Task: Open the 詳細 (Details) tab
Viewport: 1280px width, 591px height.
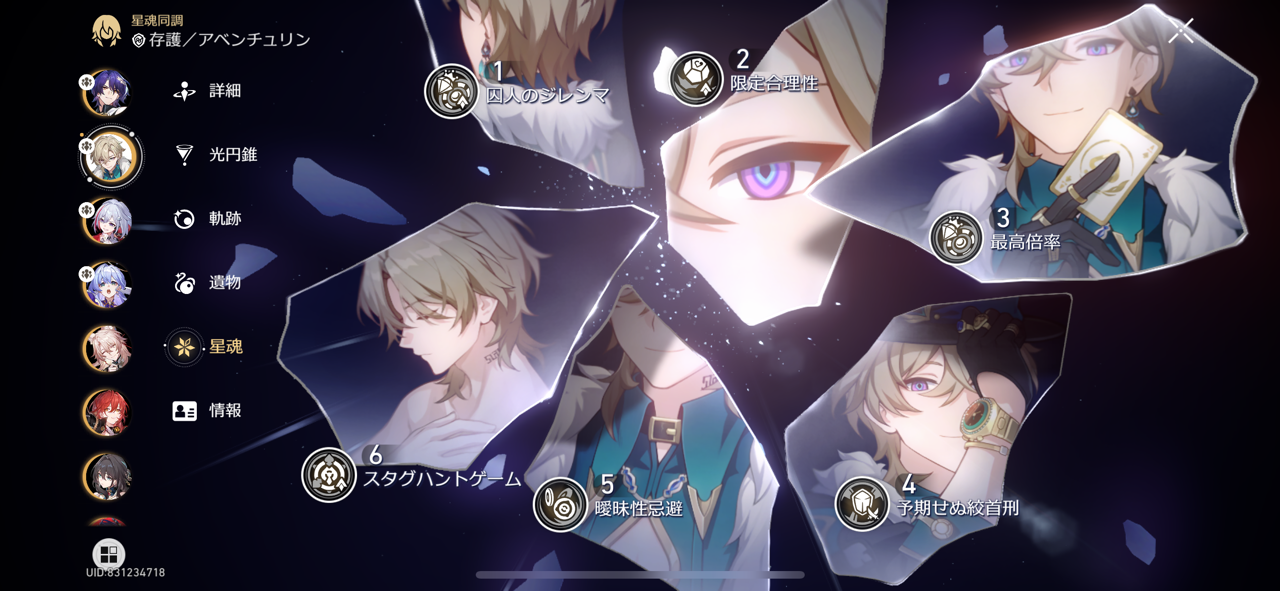Action: 208,91
